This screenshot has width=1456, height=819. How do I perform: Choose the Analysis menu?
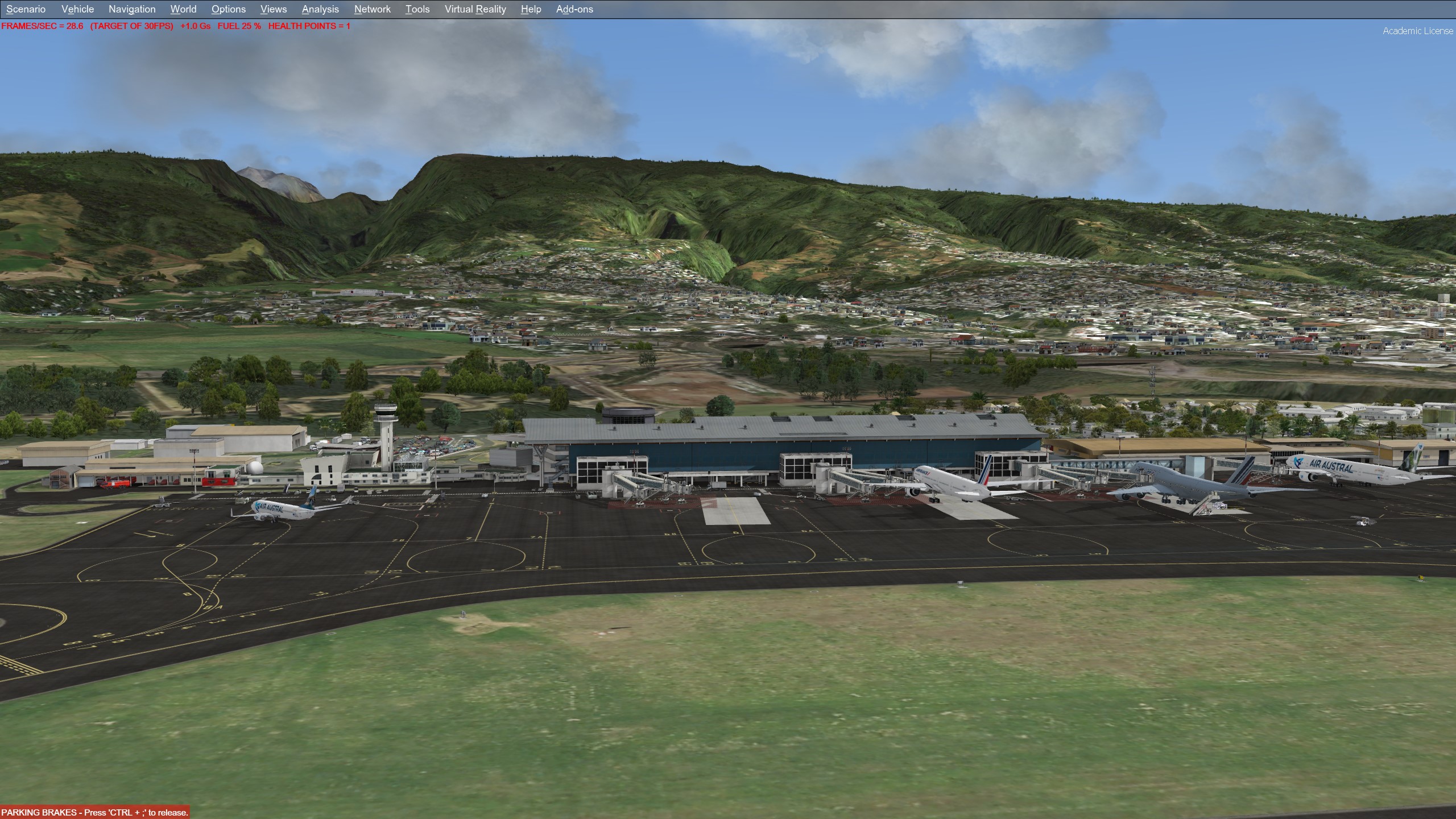320,9
